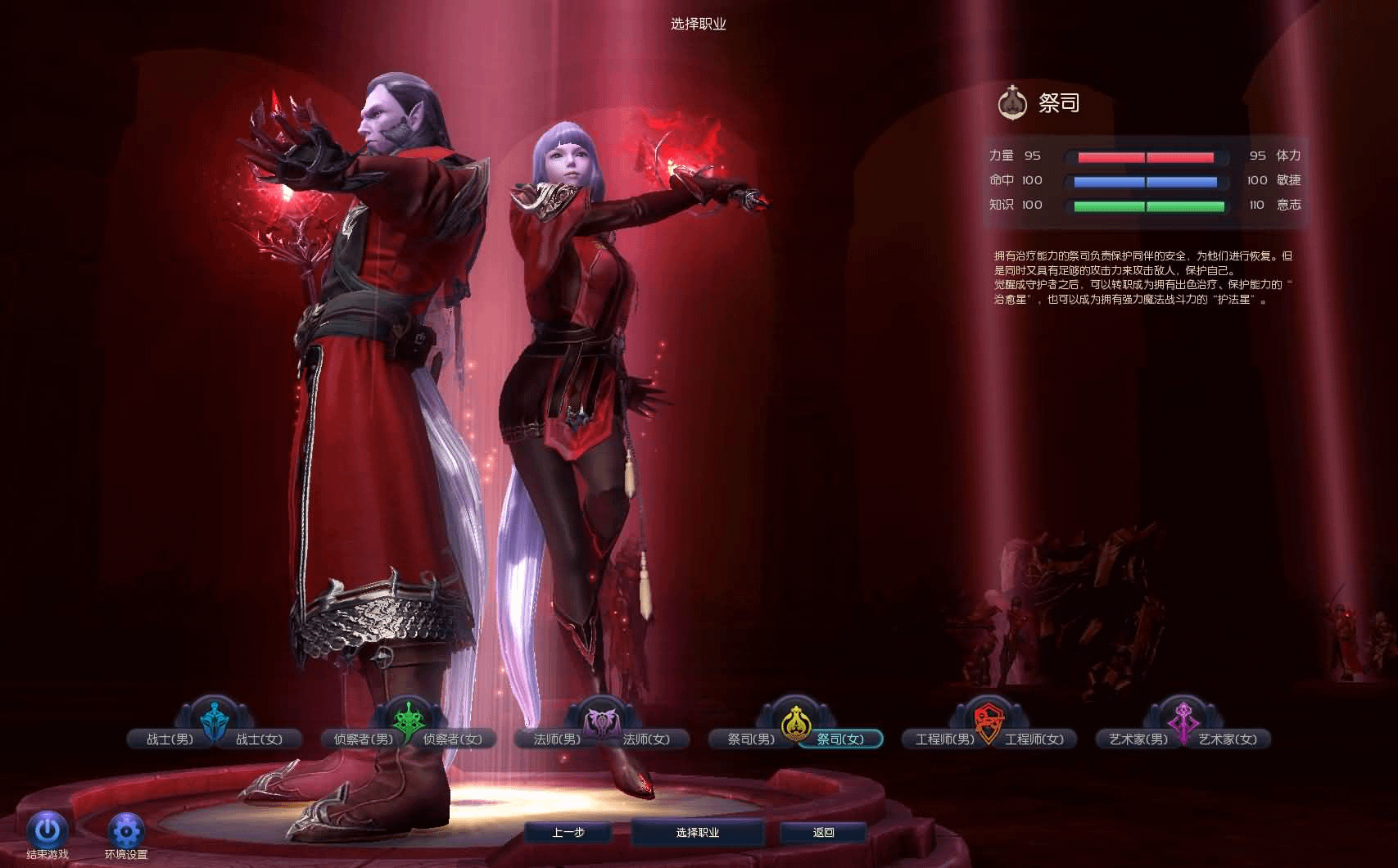
Task: Pick the 侦察者(男) class
Action: (x=363, y=739)
